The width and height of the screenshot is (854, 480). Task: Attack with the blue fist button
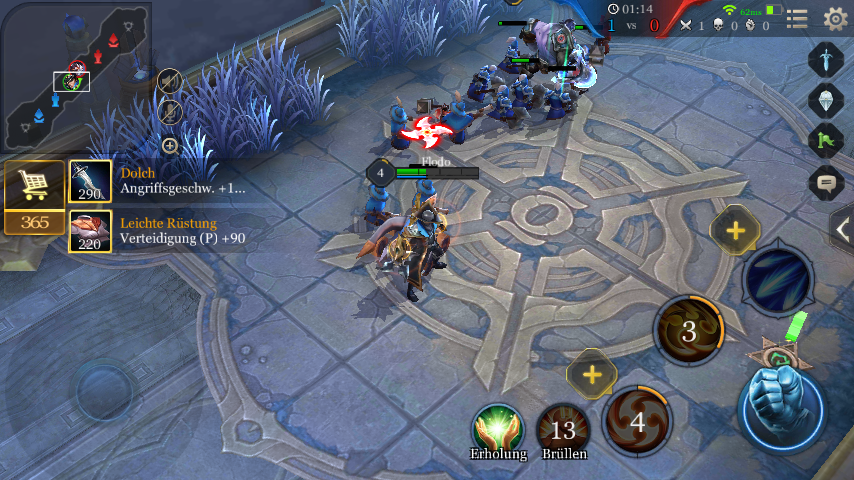(780, 407)
